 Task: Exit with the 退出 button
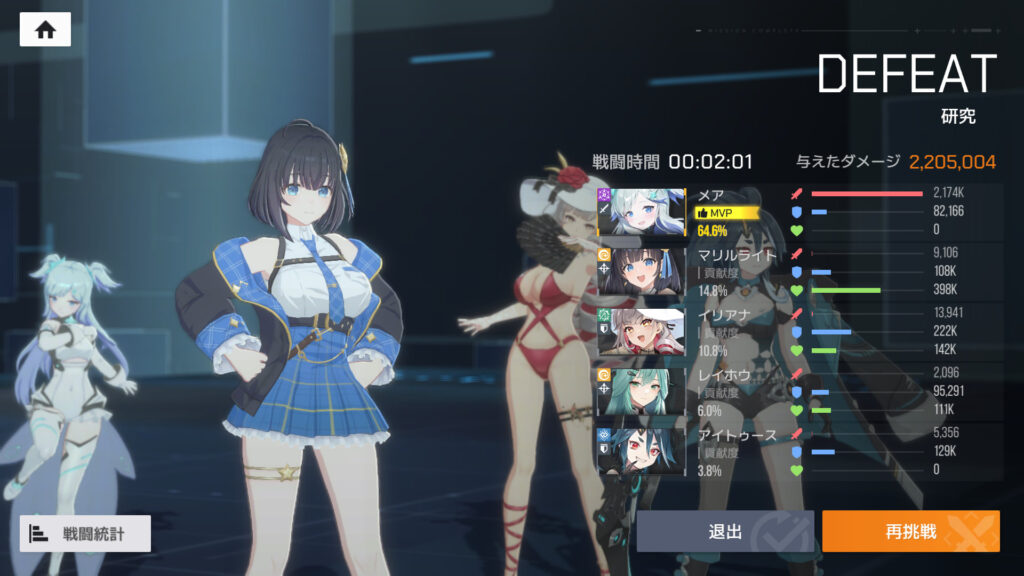[x=725, y=531]
